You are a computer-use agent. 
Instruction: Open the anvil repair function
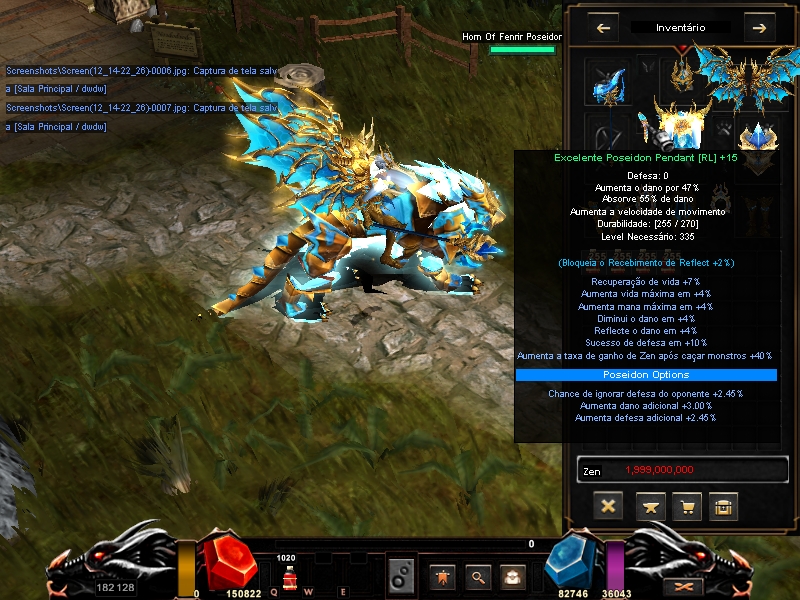pos(647,506)
